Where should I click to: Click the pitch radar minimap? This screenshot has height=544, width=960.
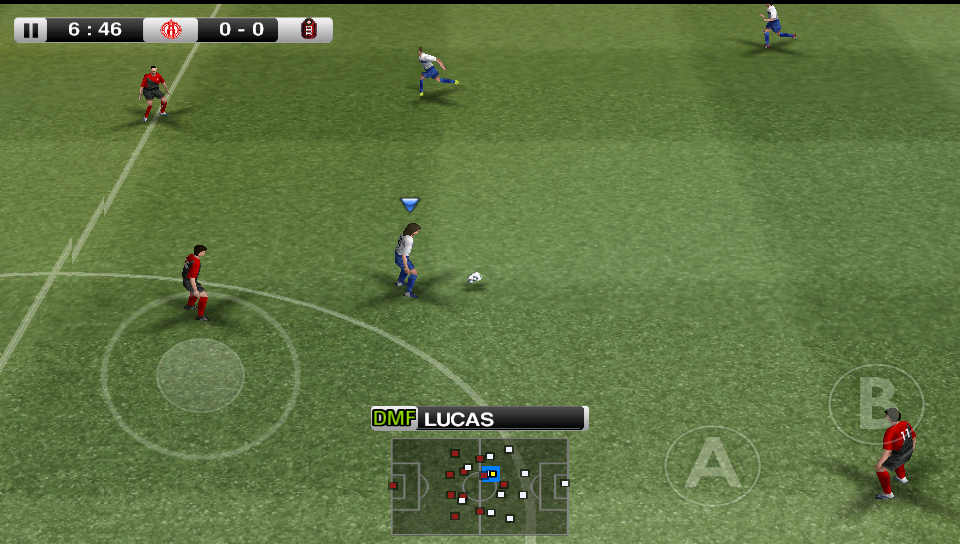(479, 485)
